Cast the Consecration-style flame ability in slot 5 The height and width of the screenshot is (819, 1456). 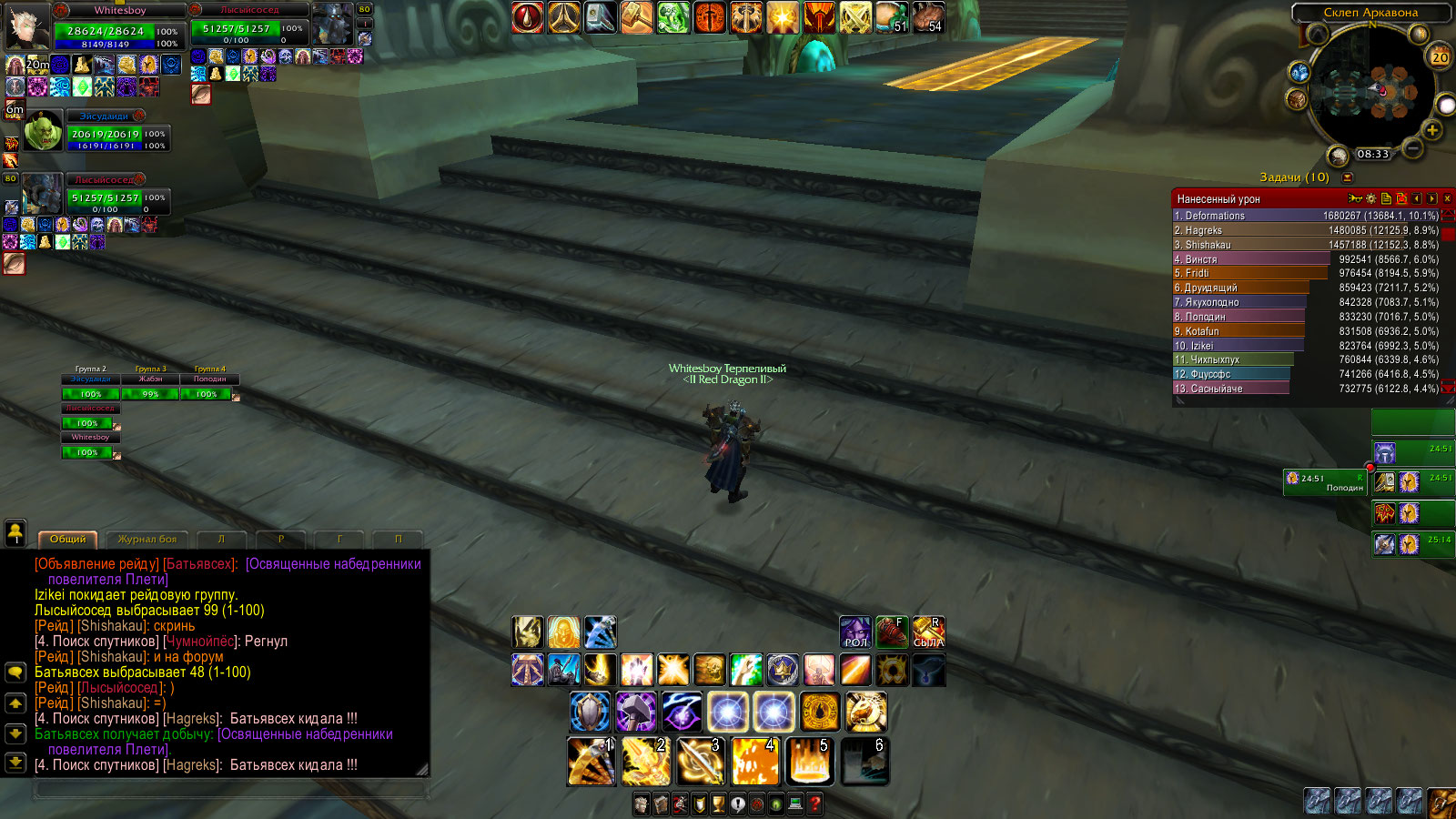click(x=810, y=761)
